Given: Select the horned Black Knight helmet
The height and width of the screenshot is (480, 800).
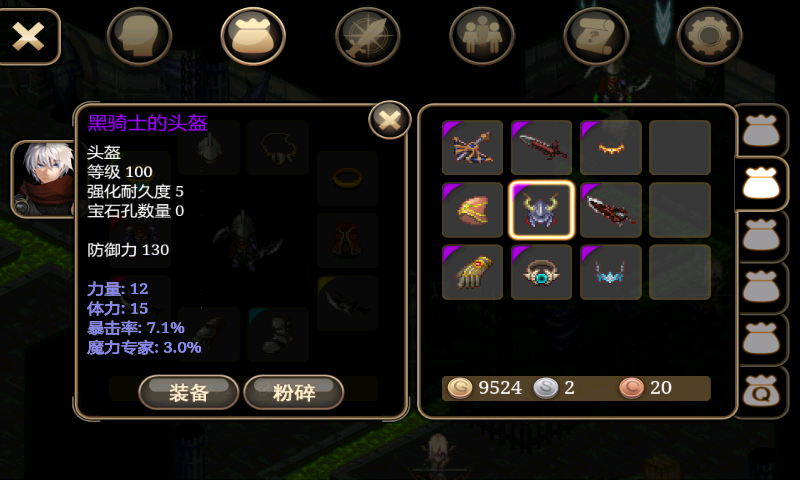Looking at the screenshot, I should [x=542, y=210].
